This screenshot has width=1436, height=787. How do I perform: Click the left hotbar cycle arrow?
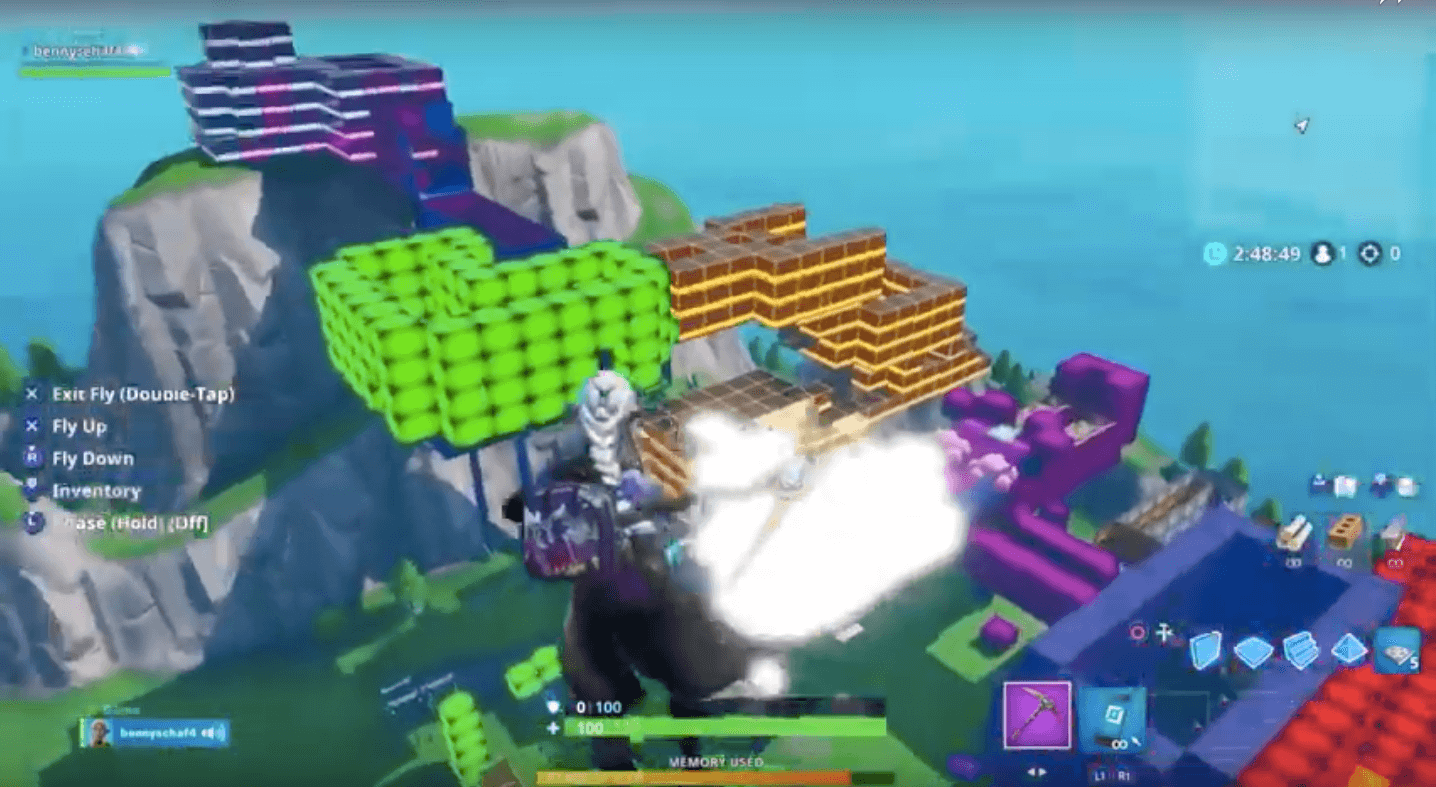(1029, 772)
